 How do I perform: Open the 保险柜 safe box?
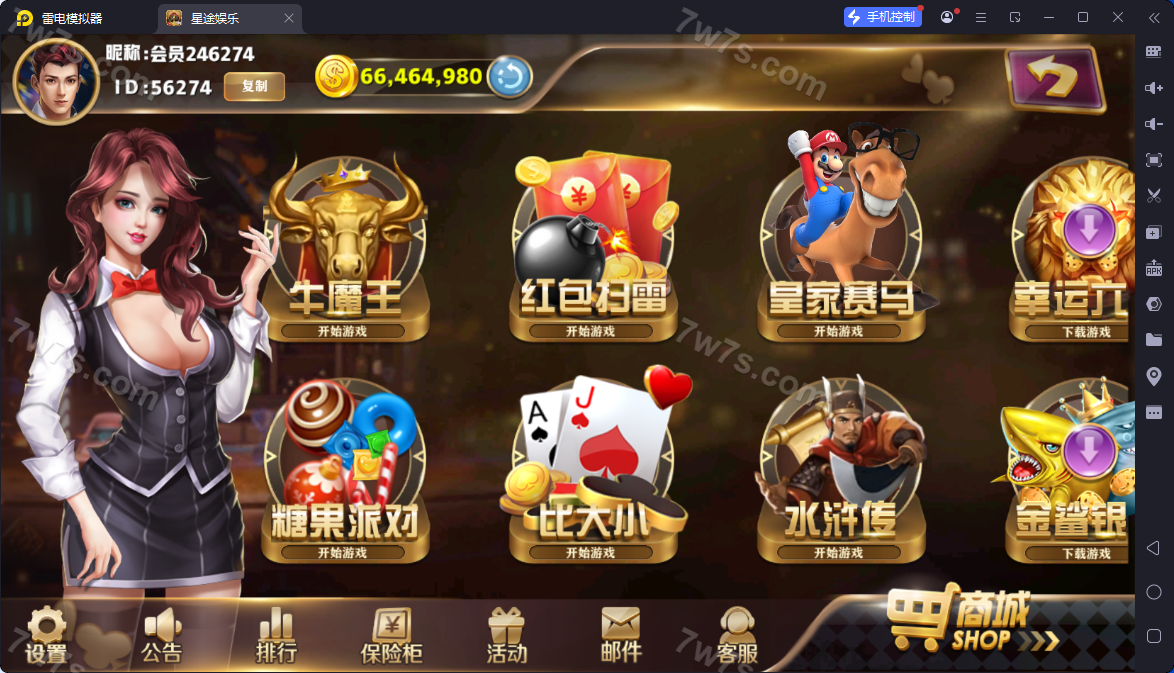pos(391,636)
